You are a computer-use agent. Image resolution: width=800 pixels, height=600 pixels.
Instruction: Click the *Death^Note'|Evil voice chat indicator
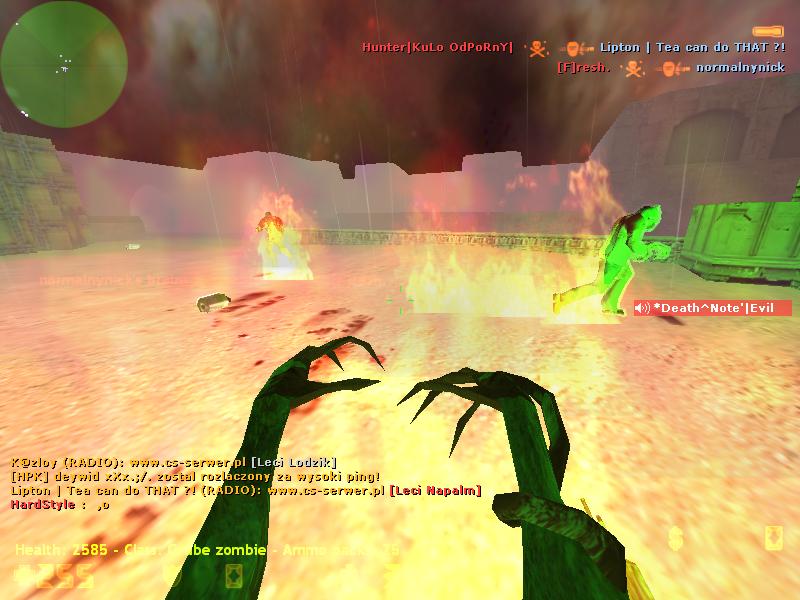pyautogui.click(x=712, y=308)
